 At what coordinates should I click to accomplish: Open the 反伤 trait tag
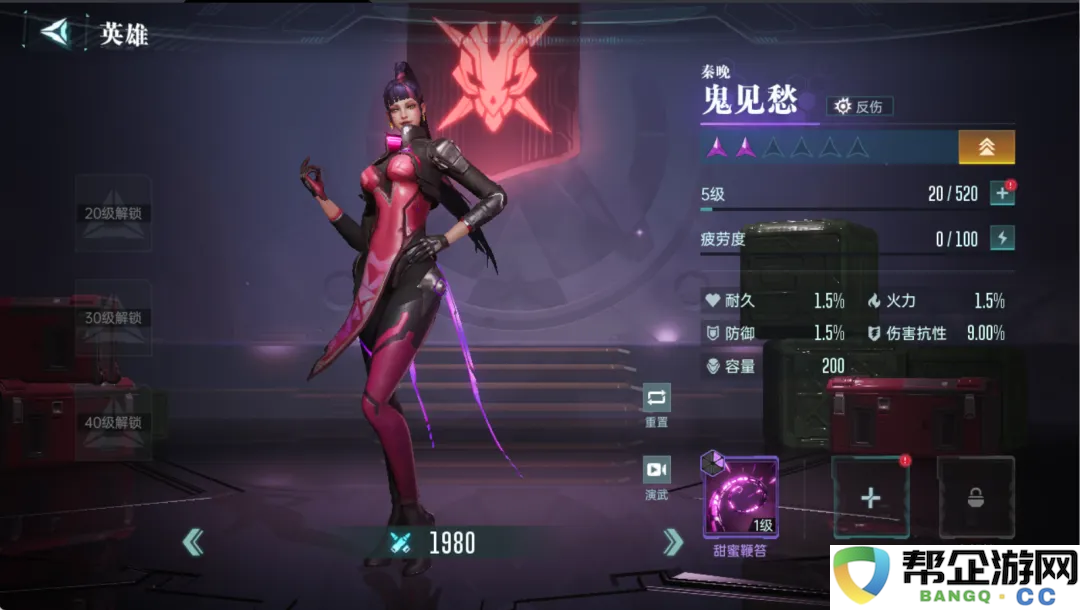pos(860,106)
